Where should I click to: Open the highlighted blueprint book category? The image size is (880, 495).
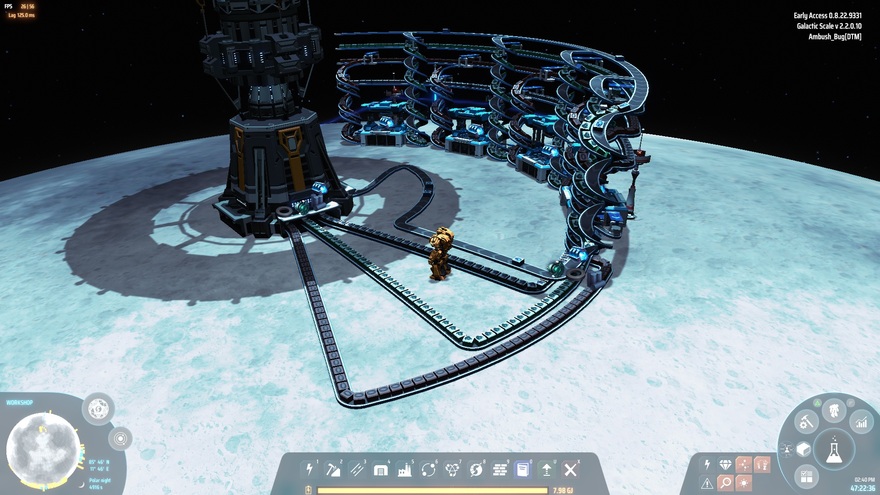(x=523, y=469)
